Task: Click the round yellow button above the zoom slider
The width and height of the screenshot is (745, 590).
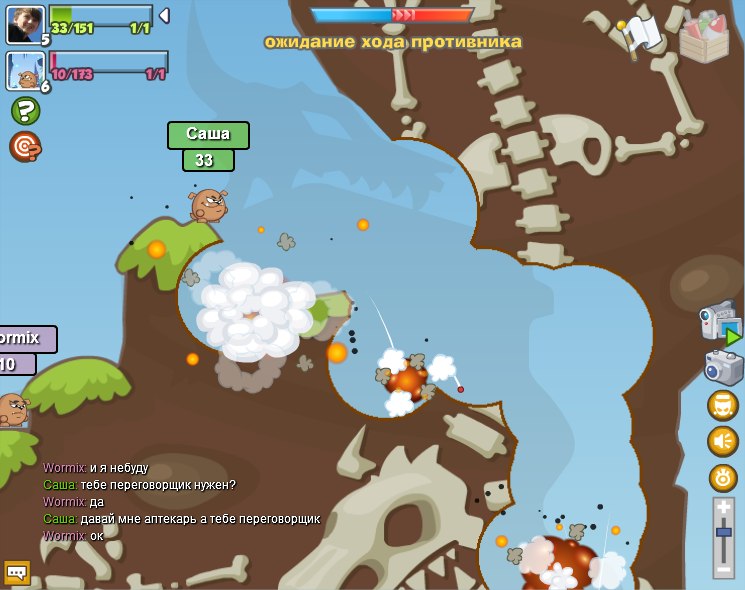Action: [x=723, y=477]
